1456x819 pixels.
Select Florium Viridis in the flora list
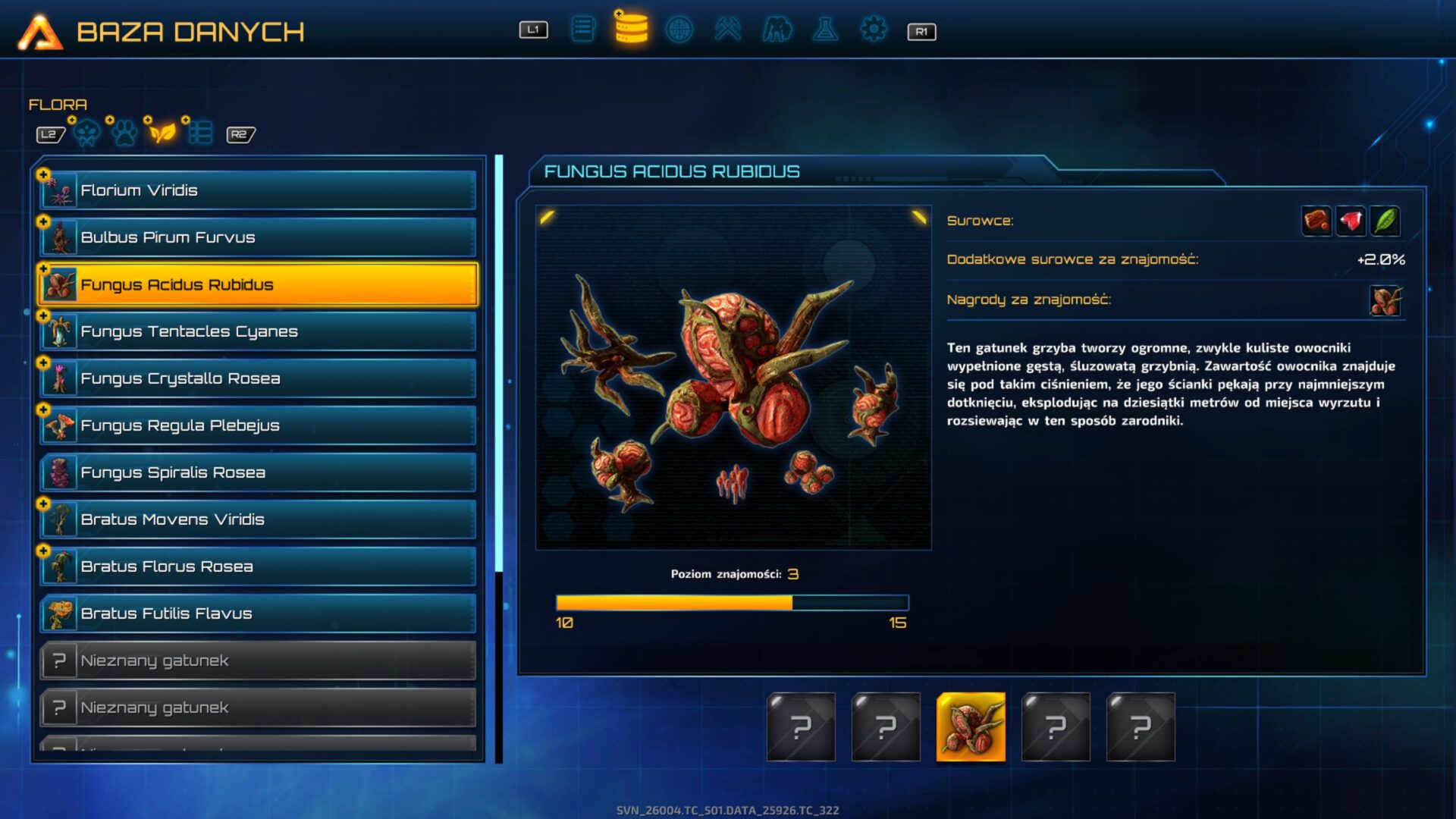click(258, 190)
